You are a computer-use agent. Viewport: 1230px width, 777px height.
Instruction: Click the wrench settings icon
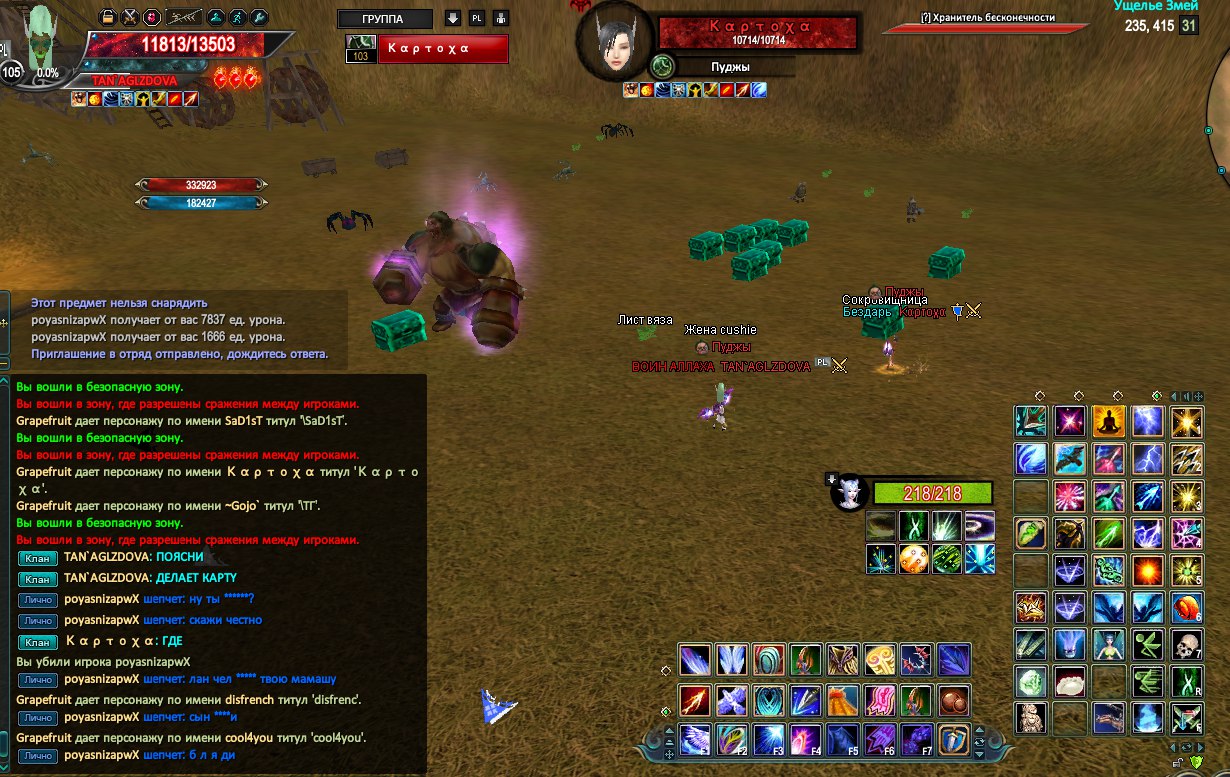[259, 17]
